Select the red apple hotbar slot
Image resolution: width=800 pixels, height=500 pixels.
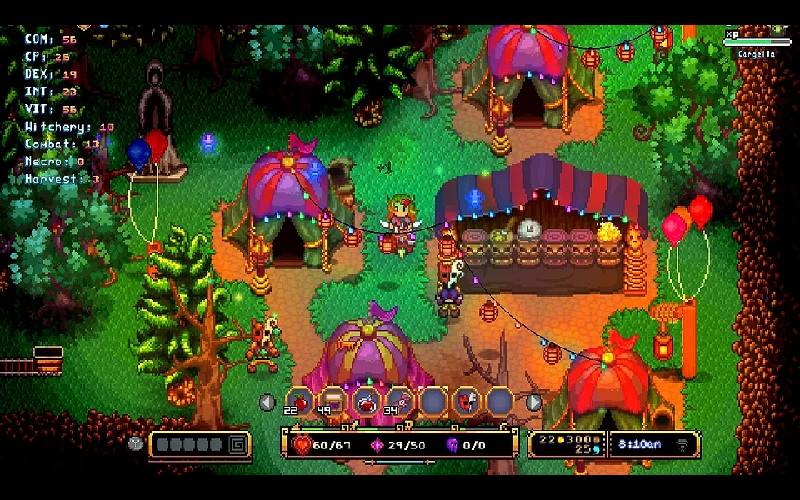pos(299,401)
